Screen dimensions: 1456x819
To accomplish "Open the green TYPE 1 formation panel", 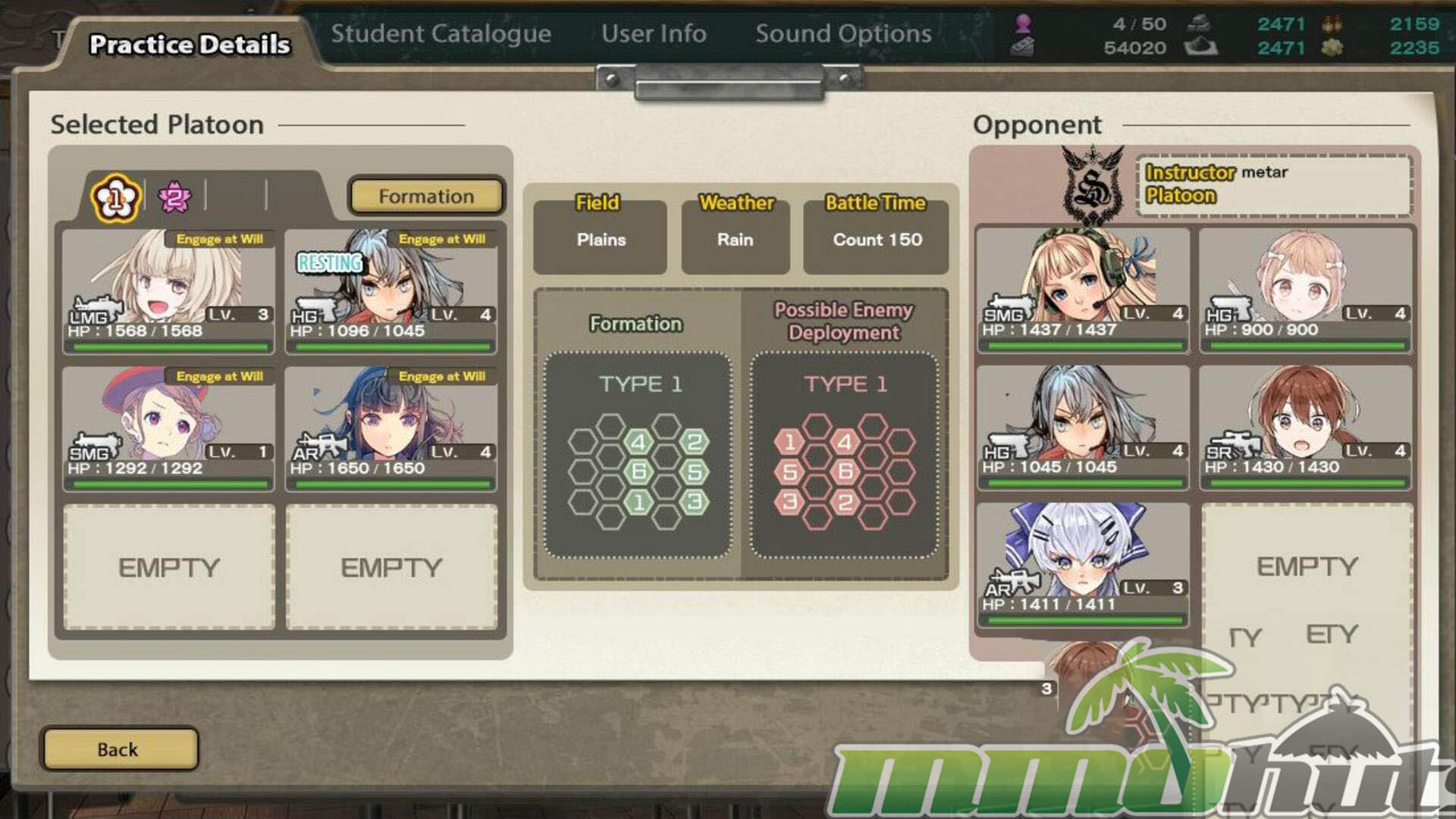I will [x=639, y=455].
